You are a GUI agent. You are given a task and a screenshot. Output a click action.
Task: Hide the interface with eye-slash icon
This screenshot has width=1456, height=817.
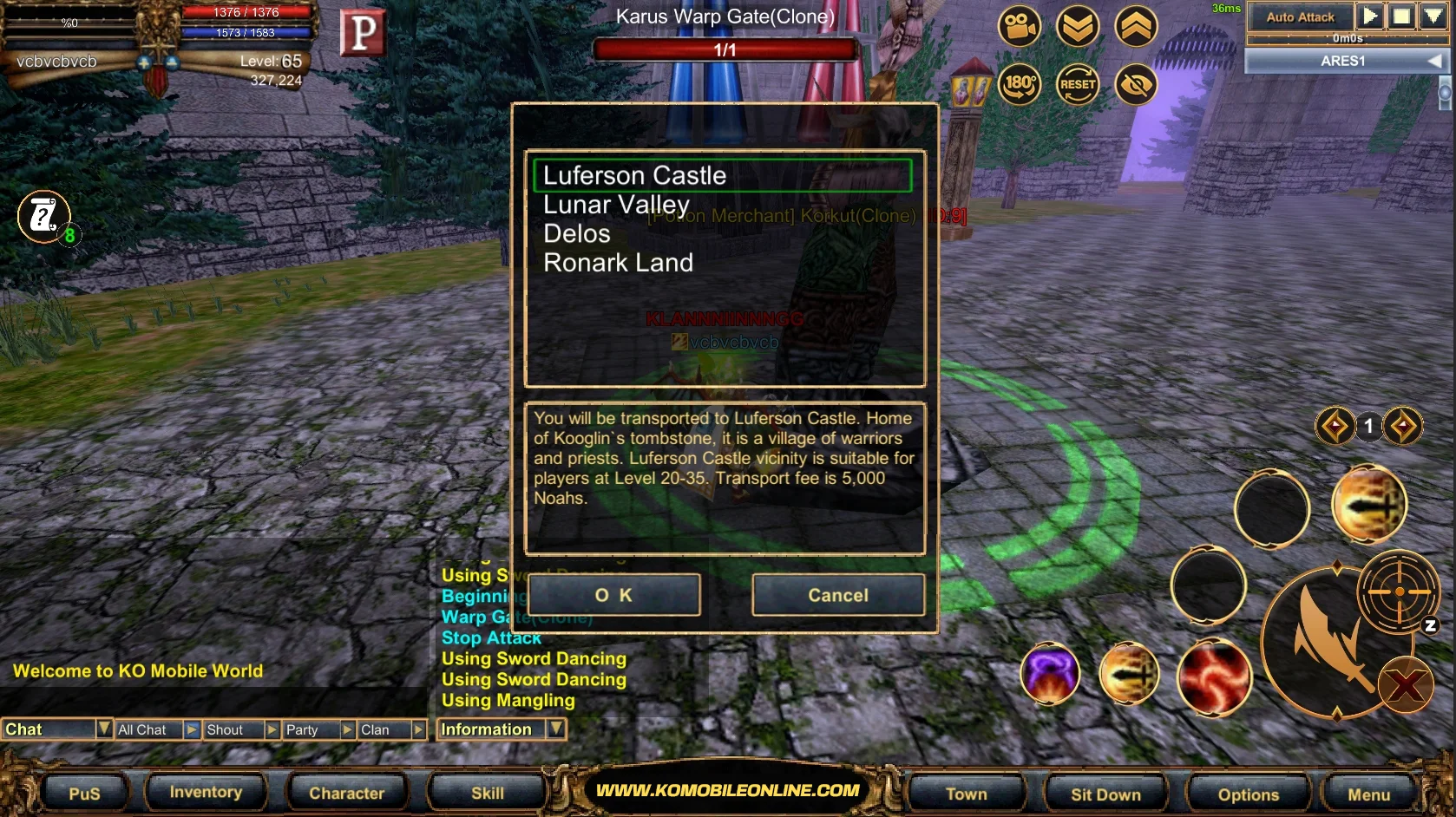pyautogui.click(x=1136, y=85)
